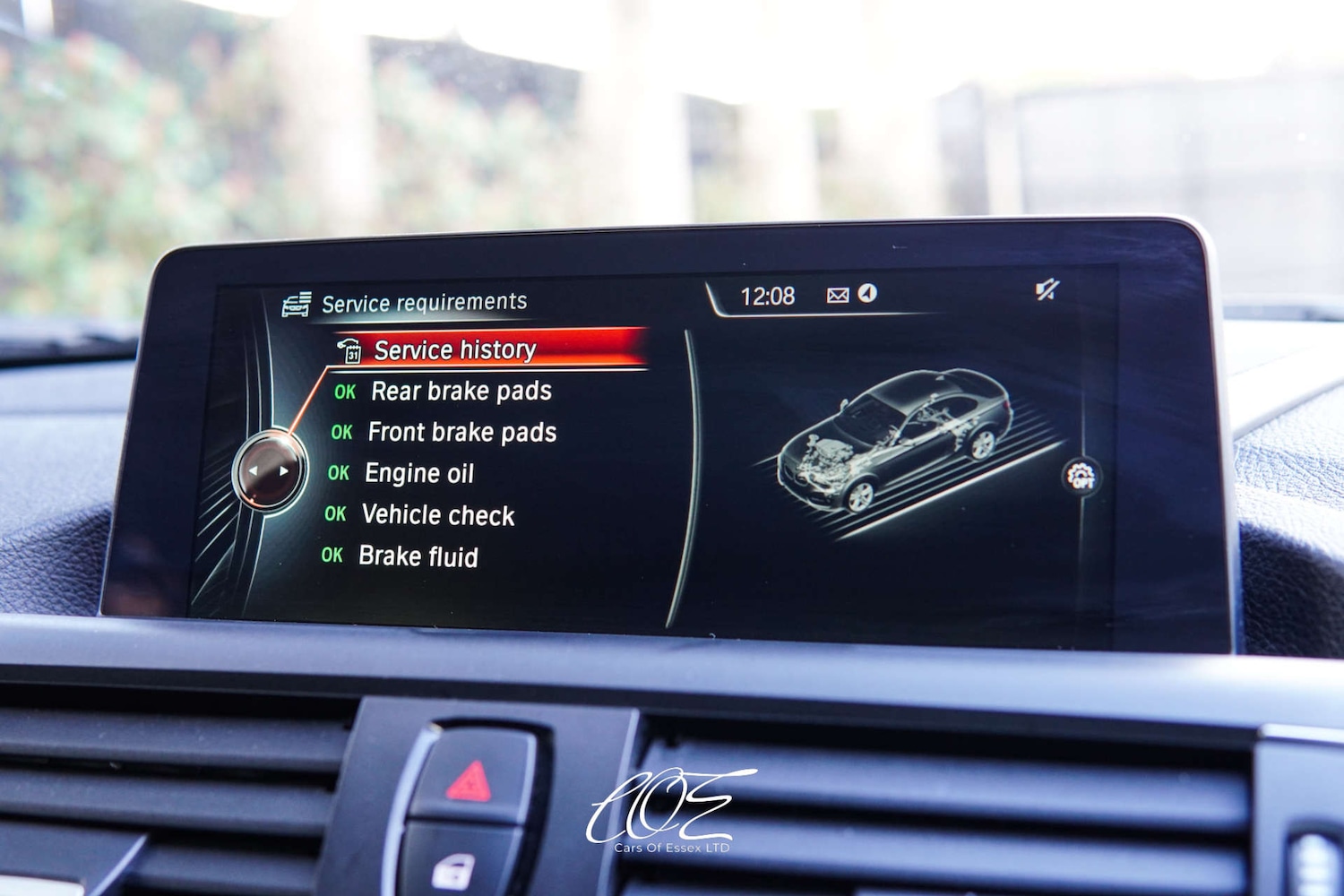Open the Service requirements header menu
The height and width of the screenshot is (896, 1344).
[424, 302]
